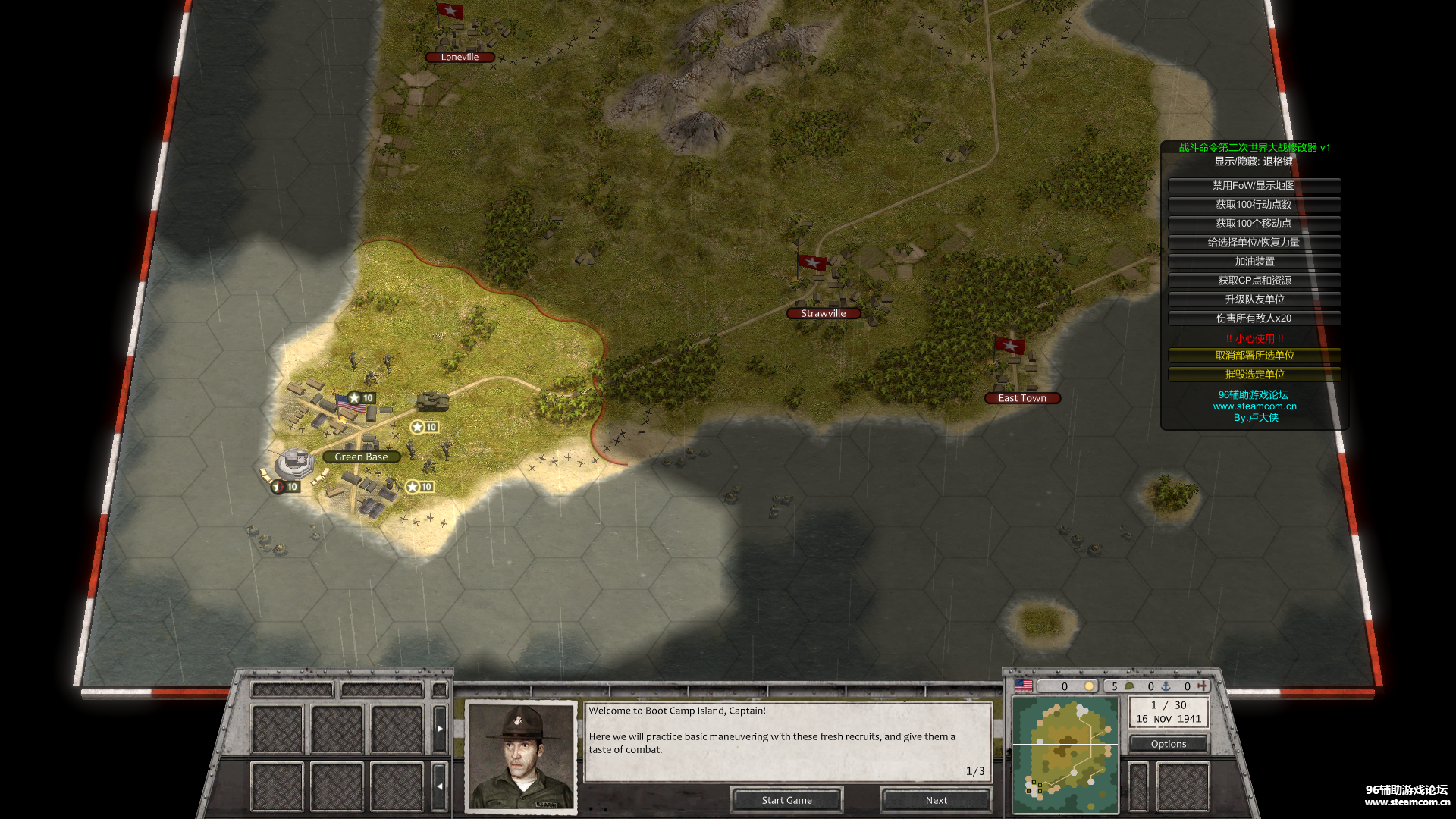This screenshot has width=1456, height=819.
Task: Select the tank unit near Green Base
Action: tap(432, 400)
